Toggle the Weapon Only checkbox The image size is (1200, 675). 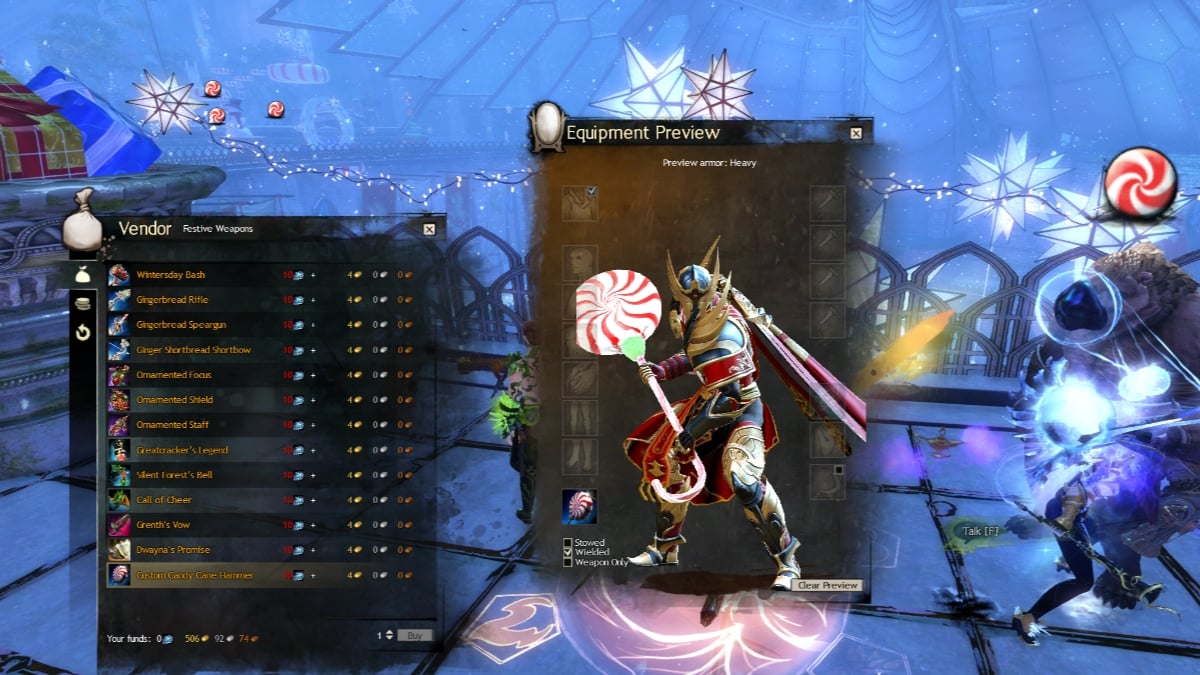(x=568, y=562)
